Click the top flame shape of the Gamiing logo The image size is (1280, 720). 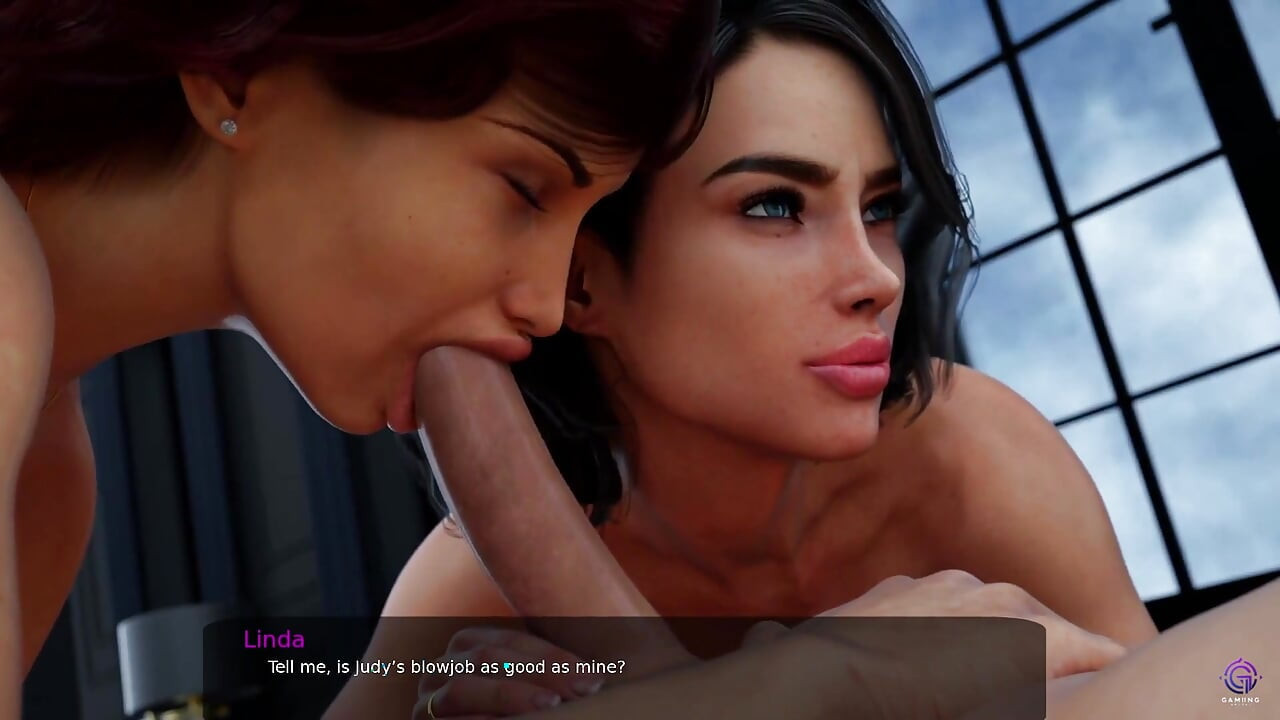click(1240, 660)
